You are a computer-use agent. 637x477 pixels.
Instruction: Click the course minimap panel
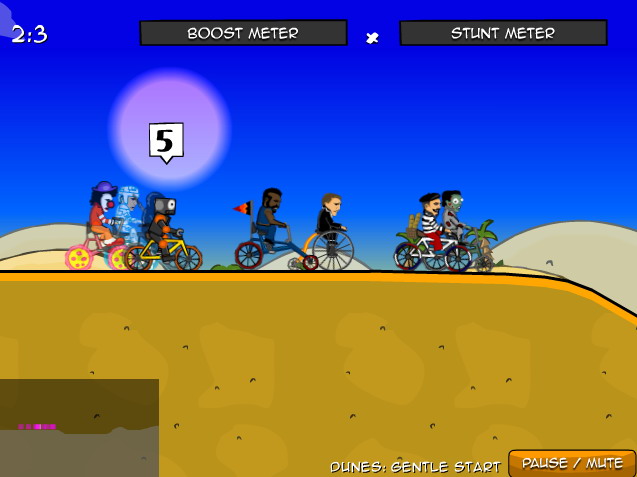pos(79,428)
